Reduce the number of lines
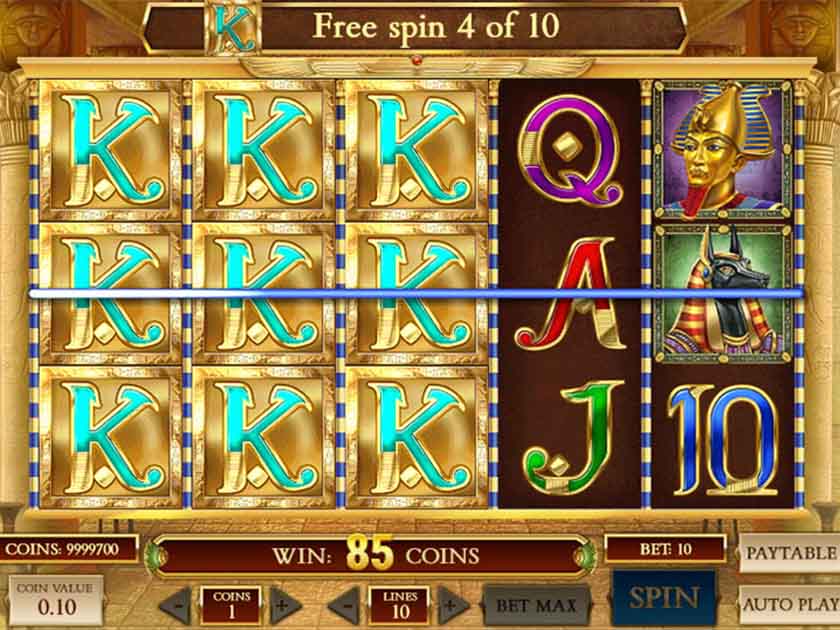This screenshot has height=630, width=840. coord(343,605)
